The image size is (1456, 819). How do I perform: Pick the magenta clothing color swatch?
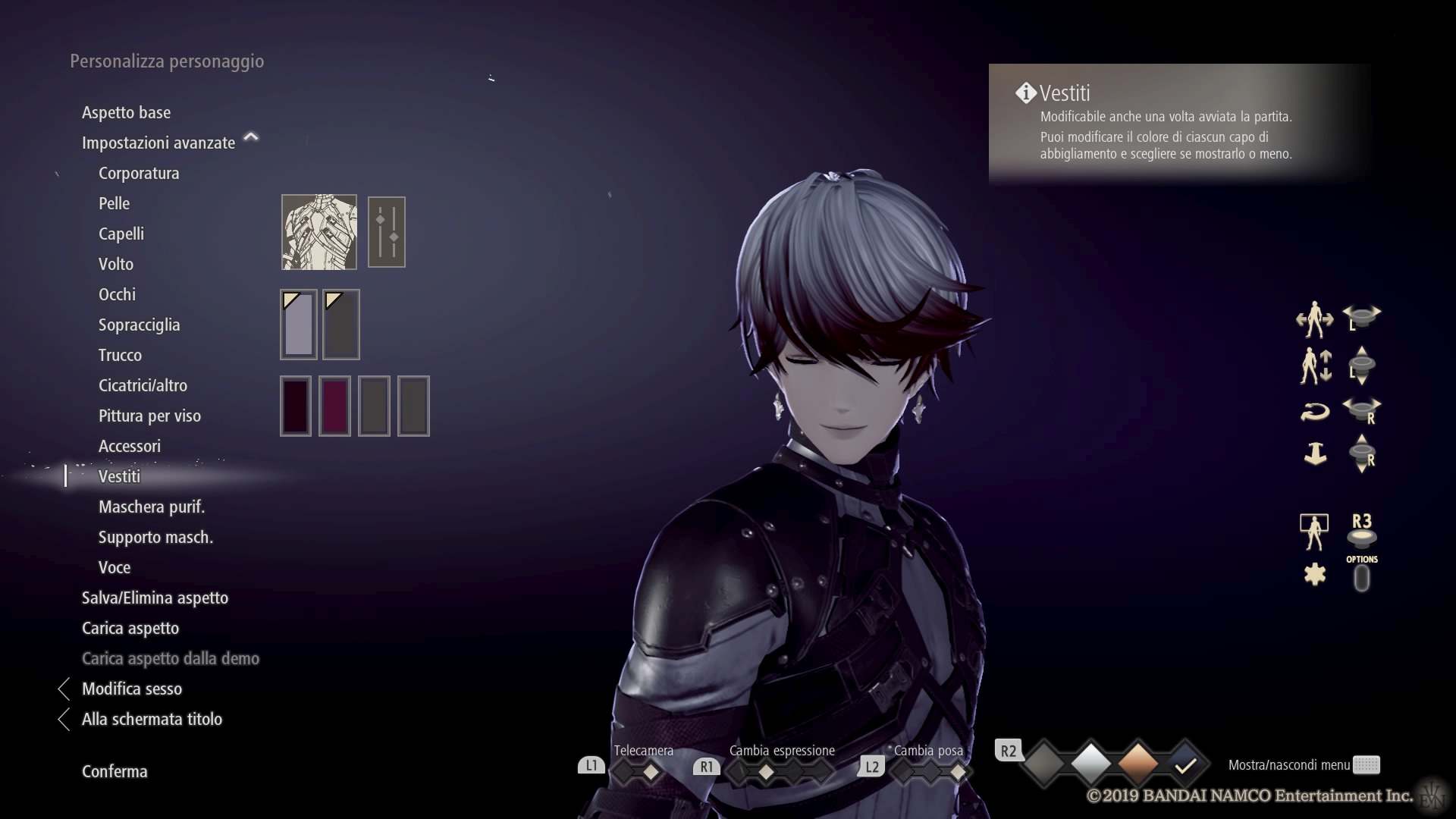click(334, 406)
